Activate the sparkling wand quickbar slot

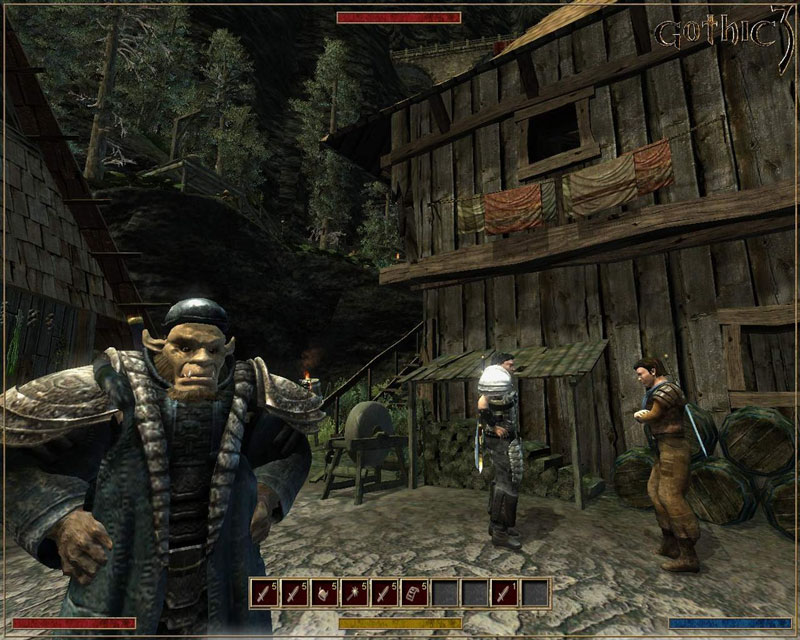pos(354,593)
